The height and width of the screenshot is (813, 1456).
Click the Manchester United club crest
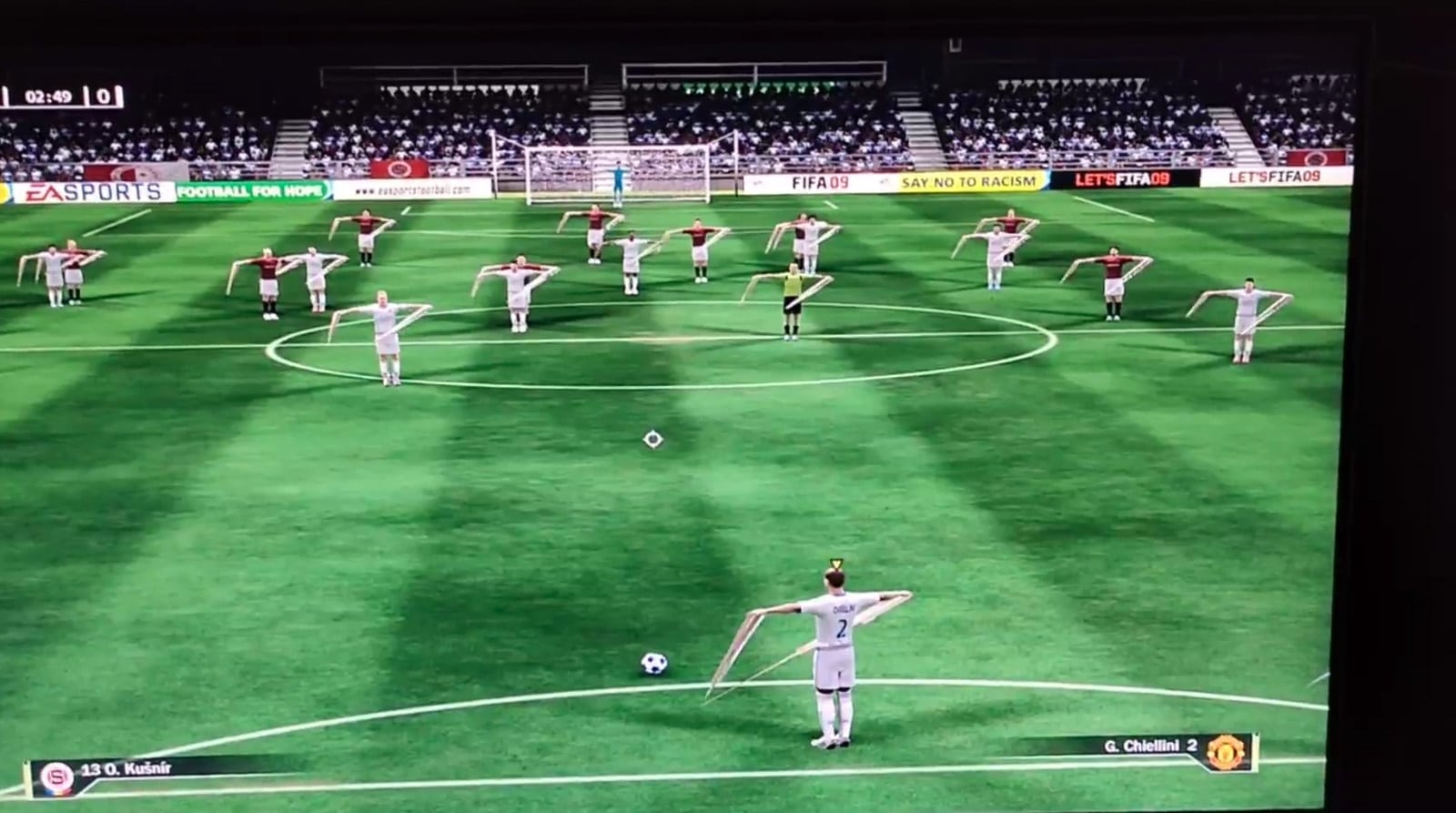1225,752
